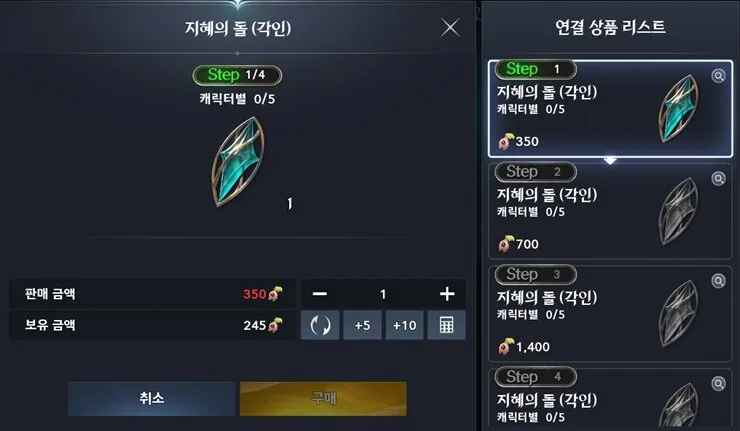Reset quantity with the circular arrow button
Image resolution: width=740 pixels, height=431 pixels.
[320, 325]
